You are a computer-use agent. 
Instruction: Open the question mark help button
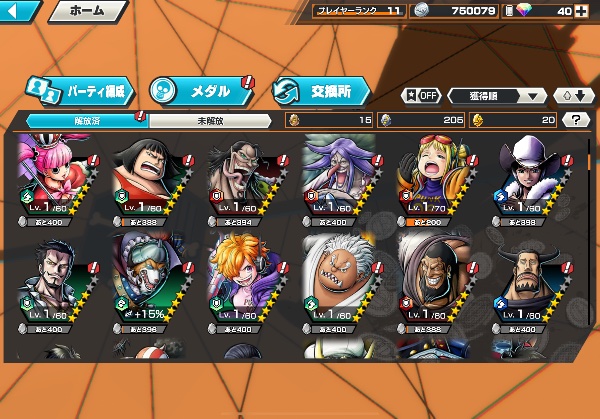pos(576,120)
